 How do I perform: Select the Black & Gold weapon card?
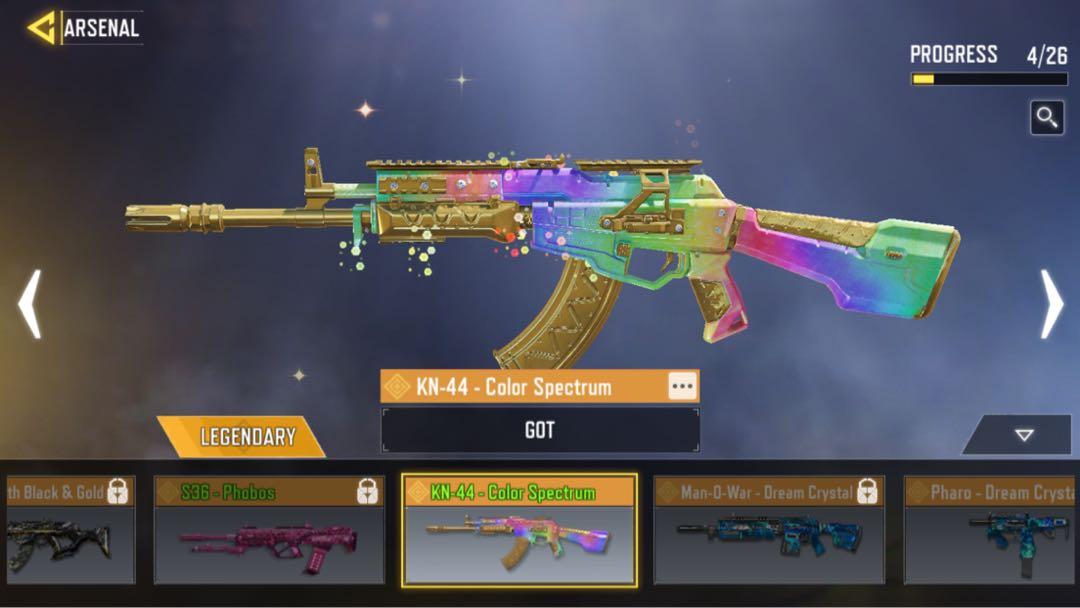click(x=68, y=530)
